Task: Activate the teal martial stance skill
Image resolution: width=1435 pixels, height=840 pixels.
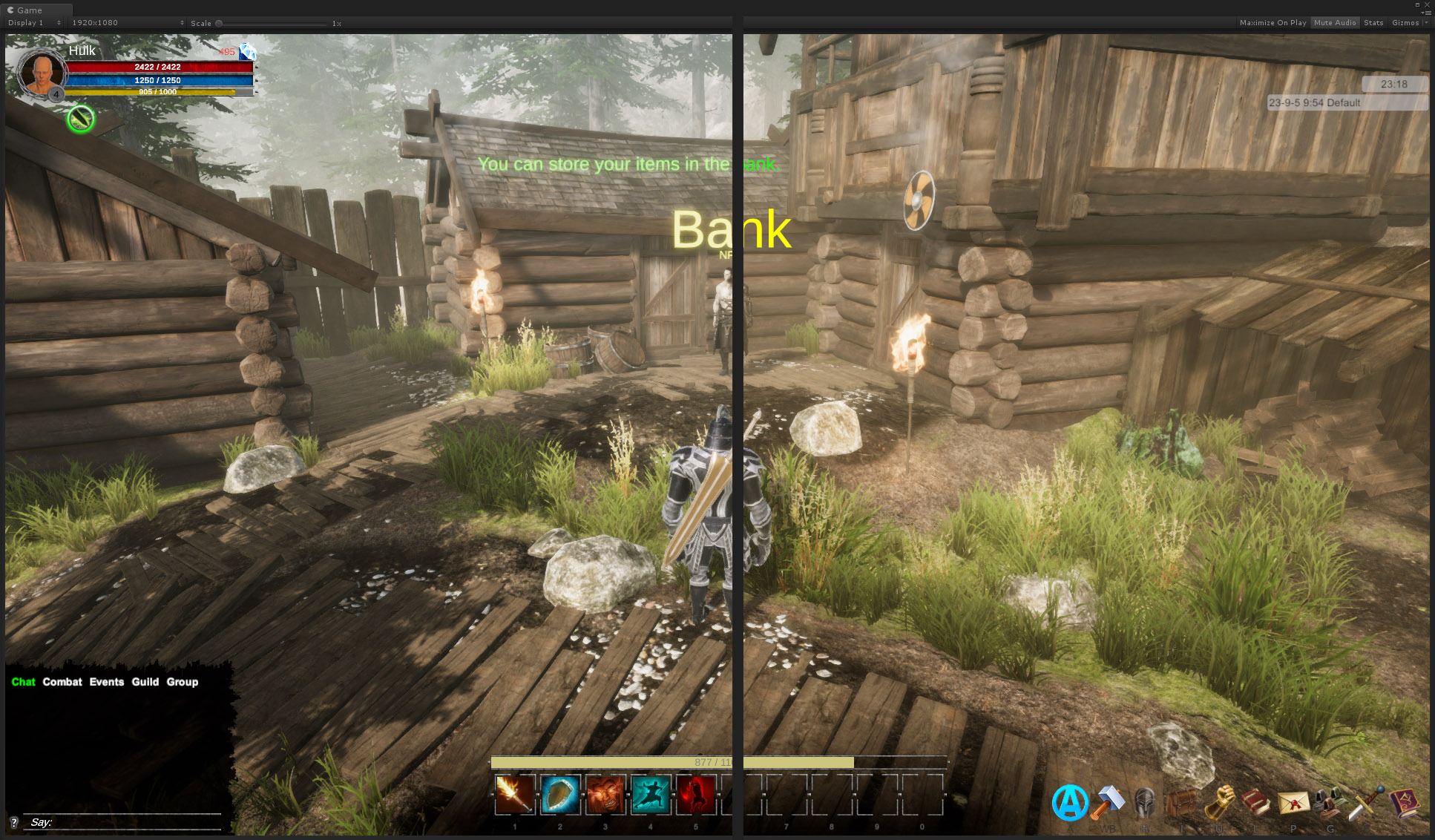Action: (x=651, y=794)
